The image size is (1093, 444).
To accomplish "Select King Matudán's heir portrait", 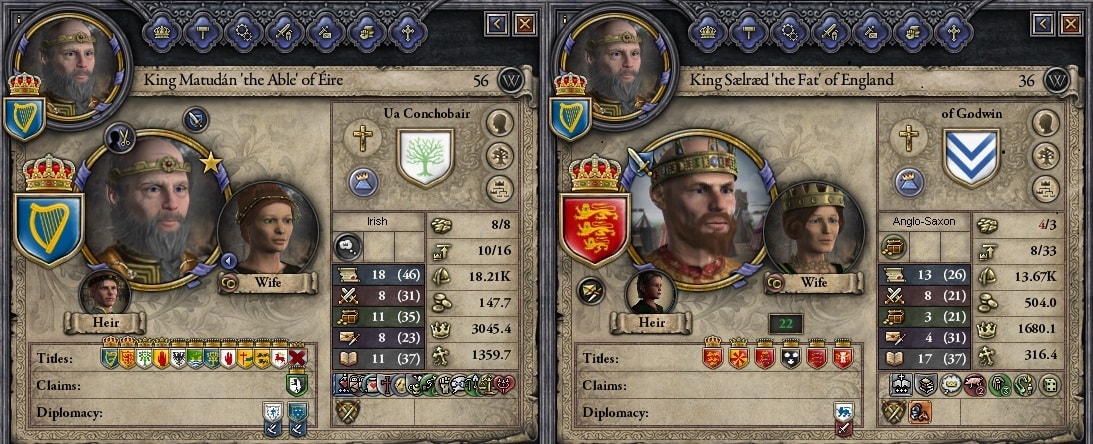I will [x=105, y=294].
